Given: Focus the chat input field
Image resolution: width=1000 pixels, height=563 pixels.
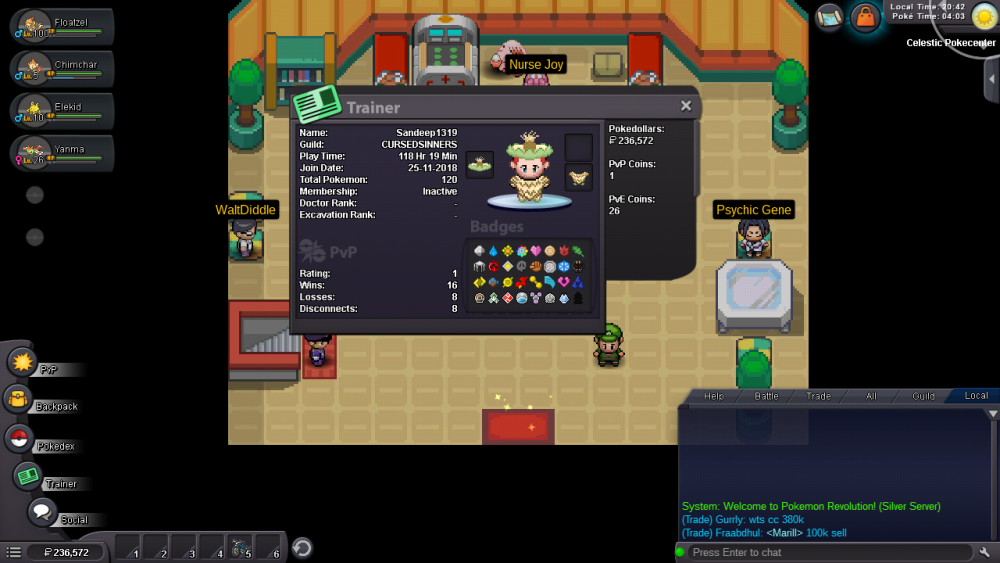Looking at the screenshot, I should 830,552.
